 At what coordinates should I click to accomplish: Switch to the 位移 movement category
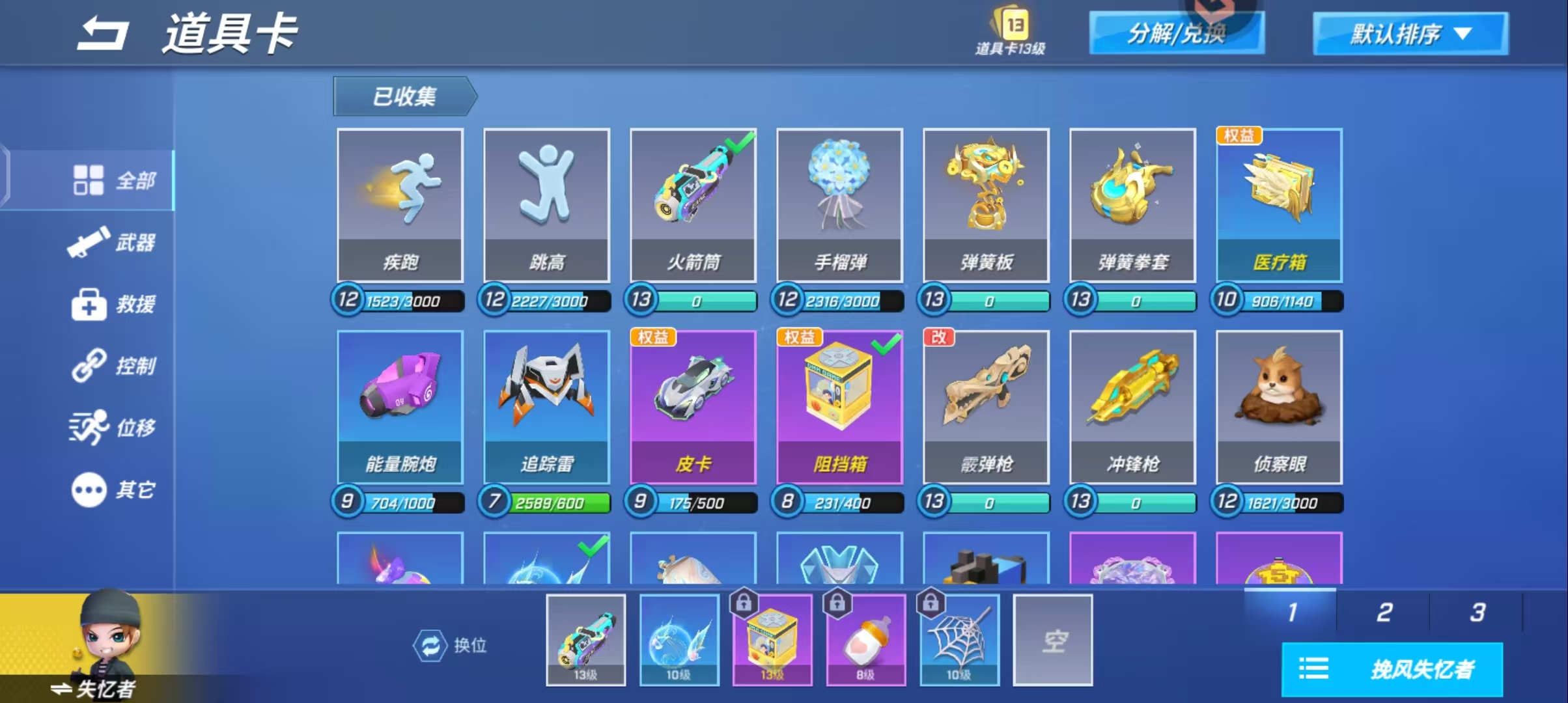112,428
